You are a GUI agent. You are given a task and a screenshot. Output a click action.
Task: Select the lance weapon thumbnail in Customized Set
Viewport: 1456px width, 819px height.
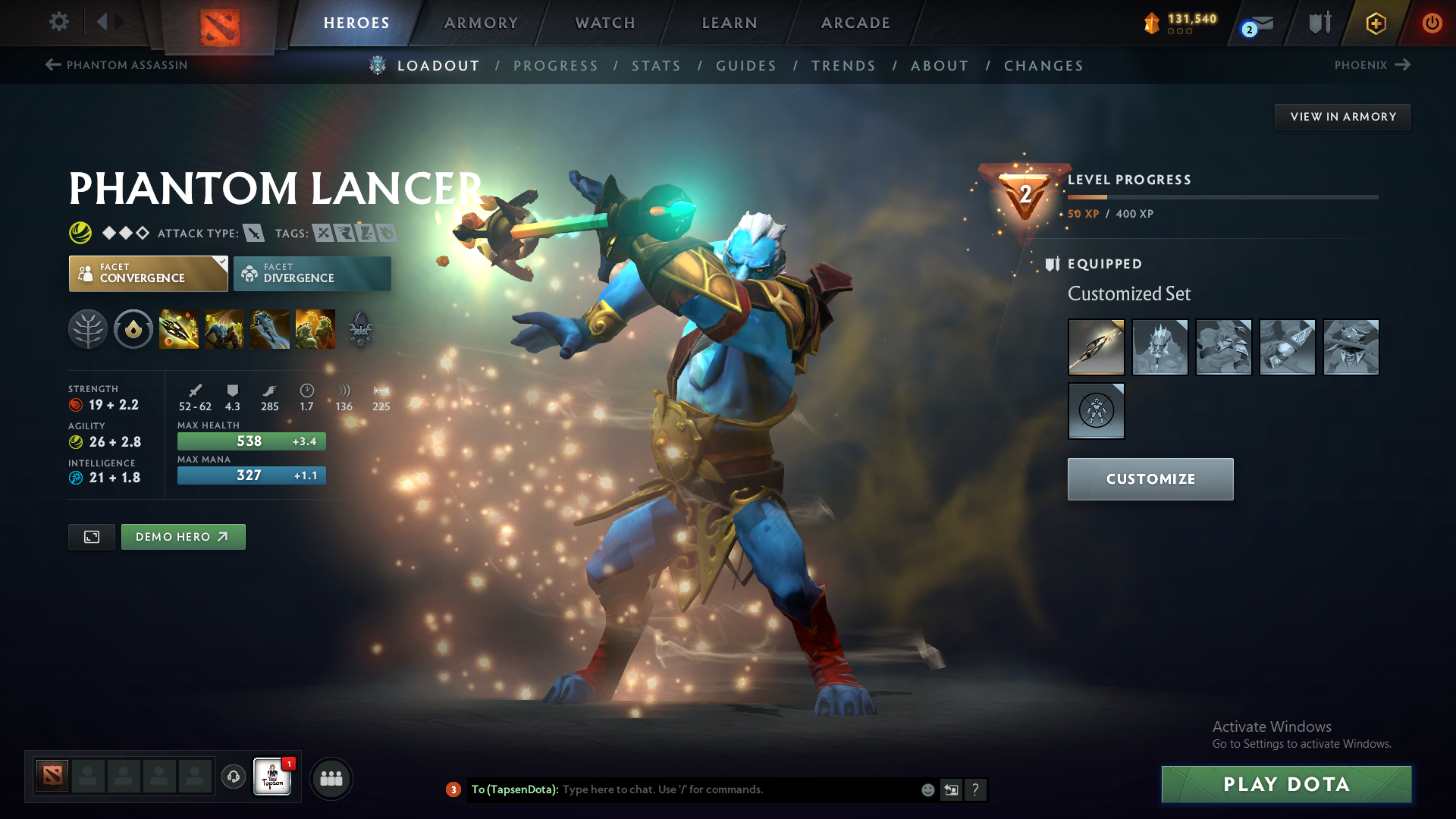coord(1096,347)
